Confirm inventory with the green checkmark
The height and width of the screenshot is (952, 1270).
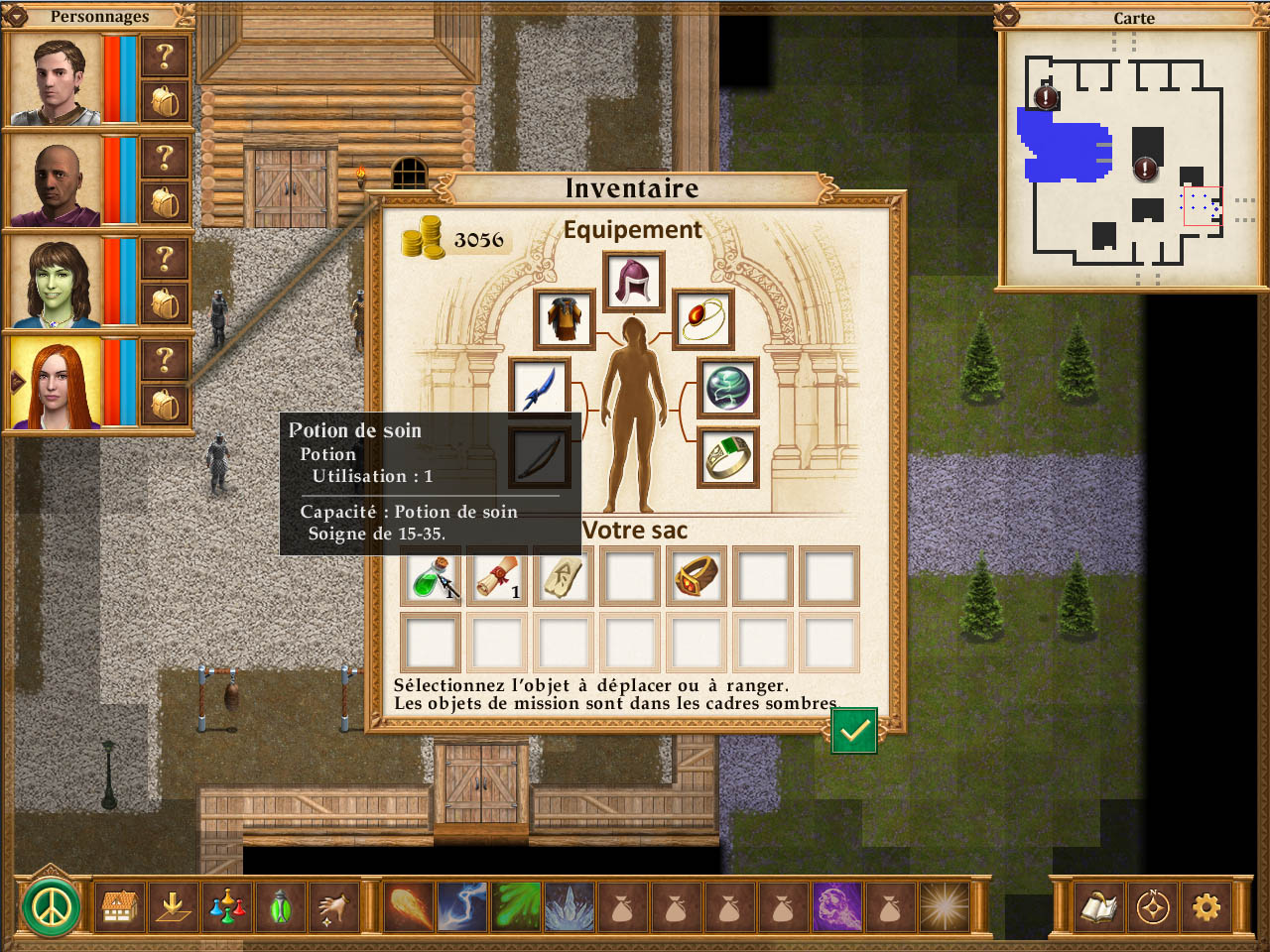853,731
